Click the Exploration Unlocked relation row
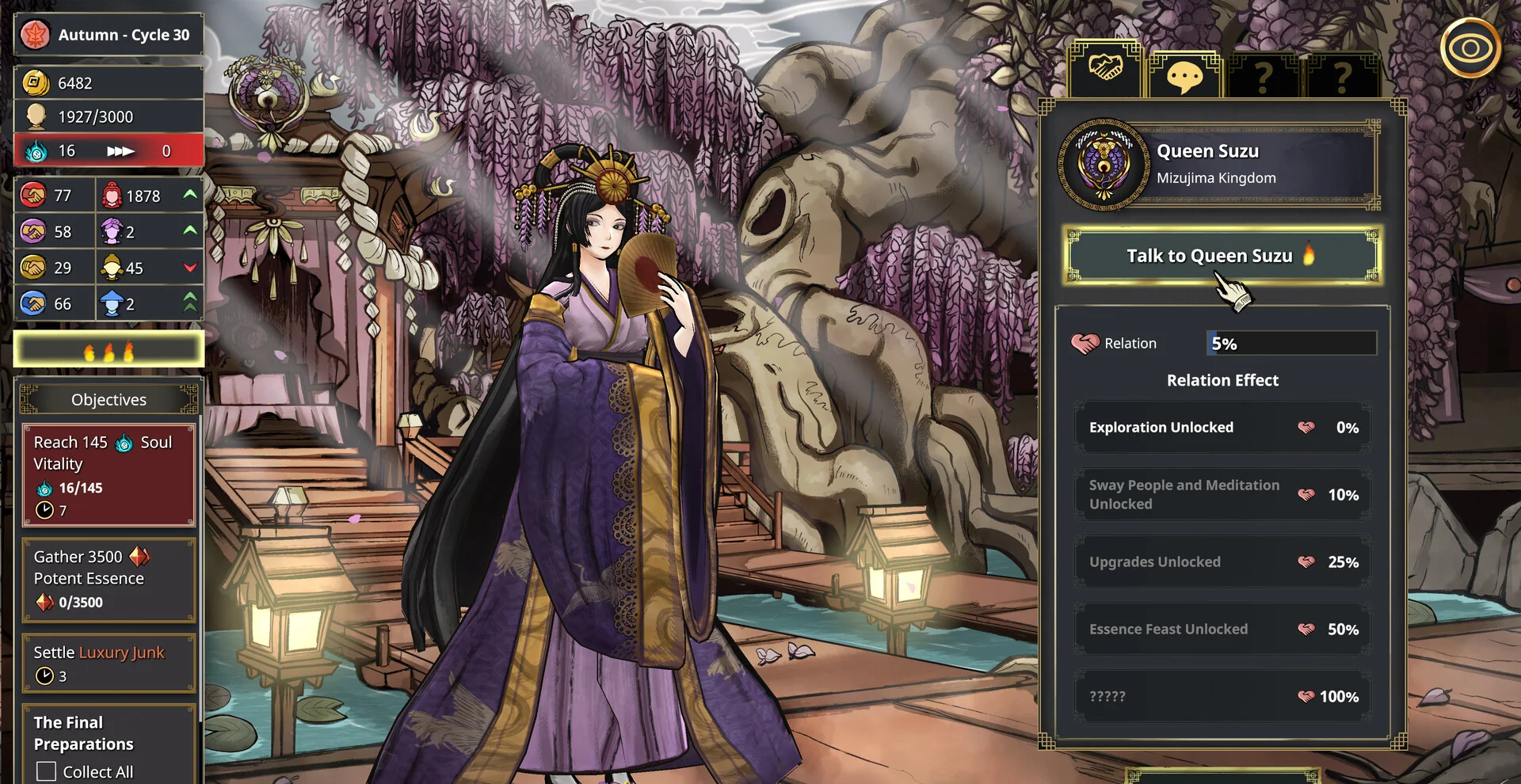1521x784 pixels. (1222, 428)
